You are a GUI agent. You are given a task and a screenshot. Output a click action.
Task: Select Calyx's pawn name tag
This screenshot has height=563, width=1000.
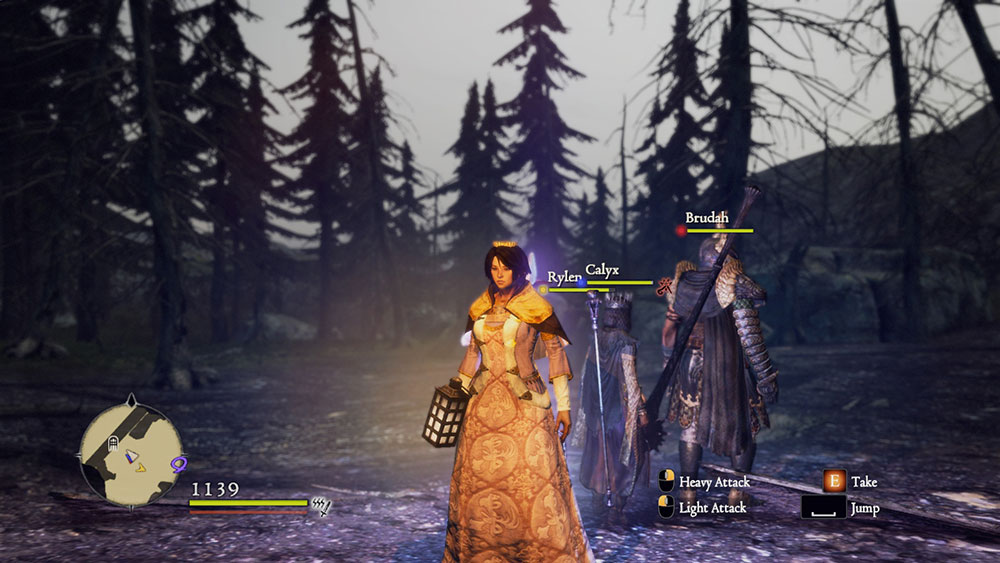602,270
